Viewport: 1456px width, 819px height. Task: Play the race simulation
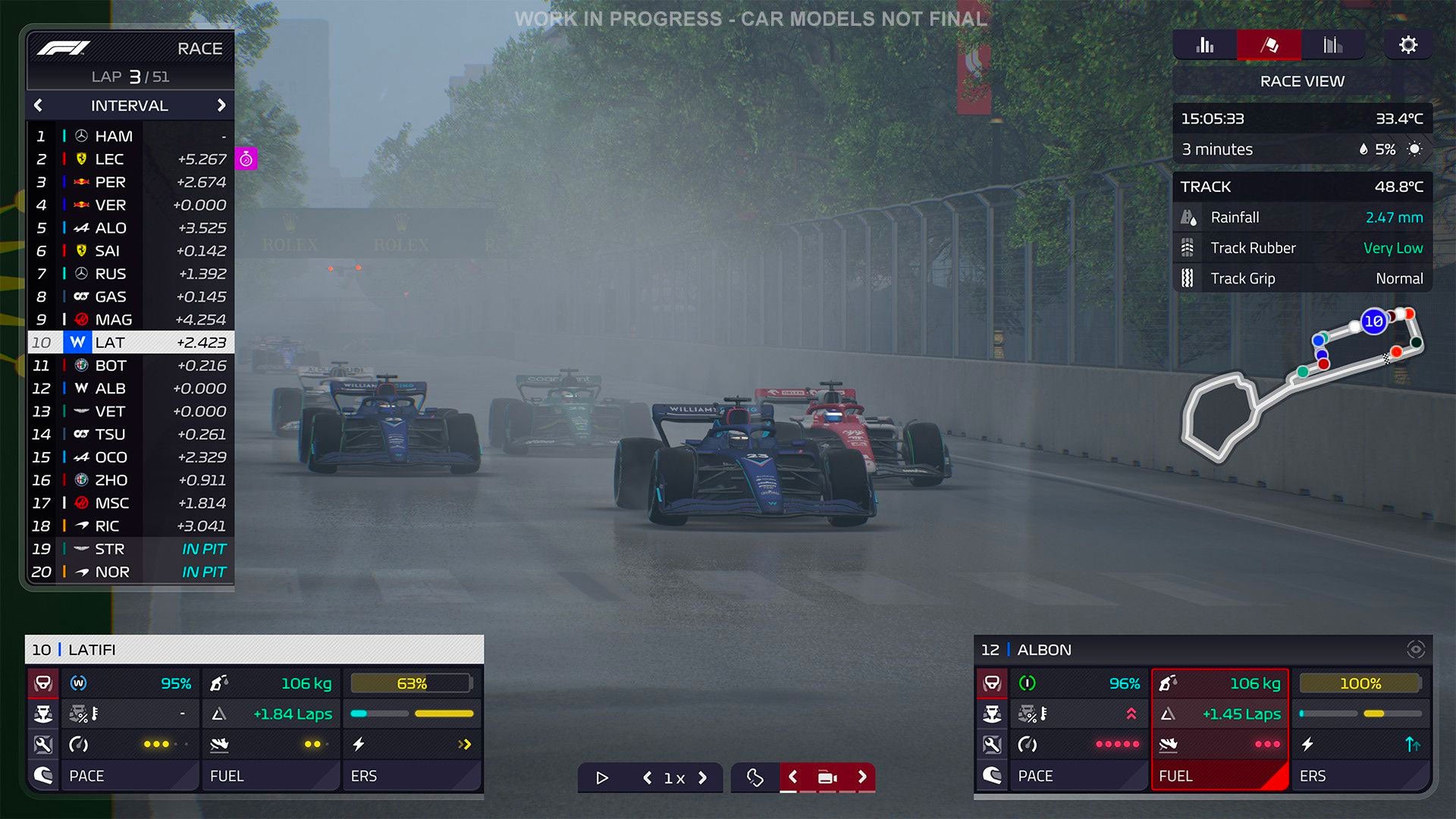coord(602,777)
